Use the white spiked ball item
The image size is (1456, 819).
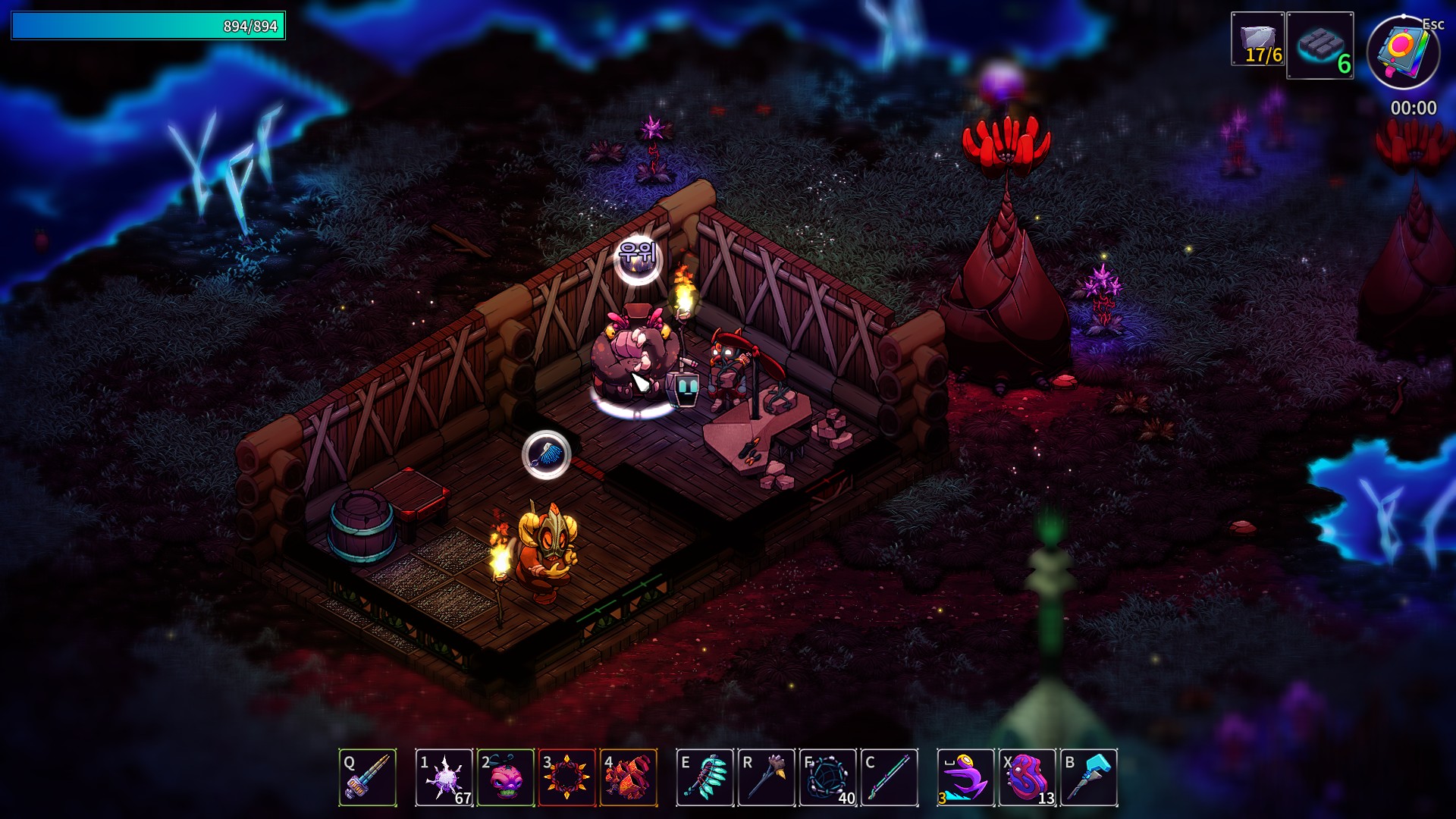pyautogui.click(x=444, y=777)
